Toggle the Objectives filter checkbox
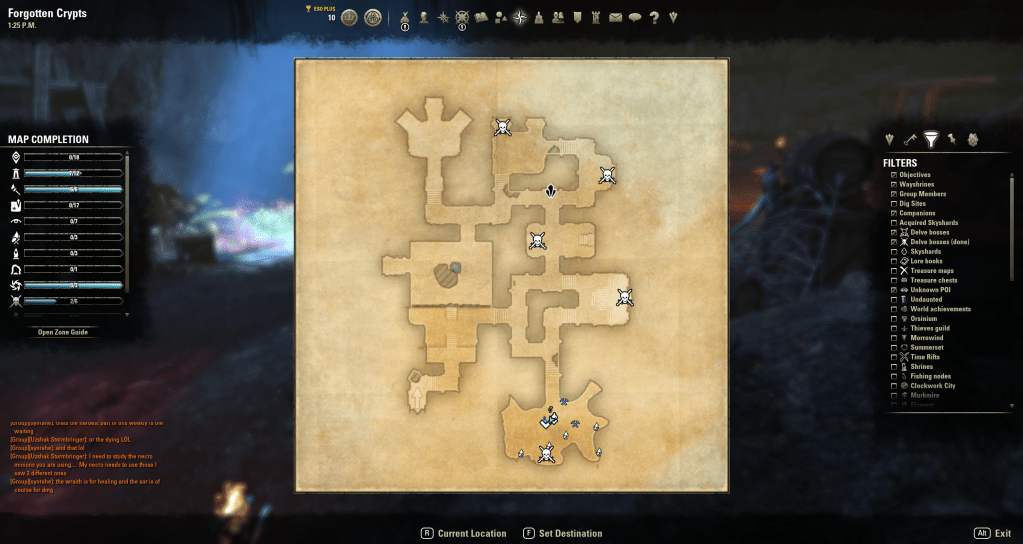Image resolution: width=1023 pixels, height=544 pixels. (893, 175)
